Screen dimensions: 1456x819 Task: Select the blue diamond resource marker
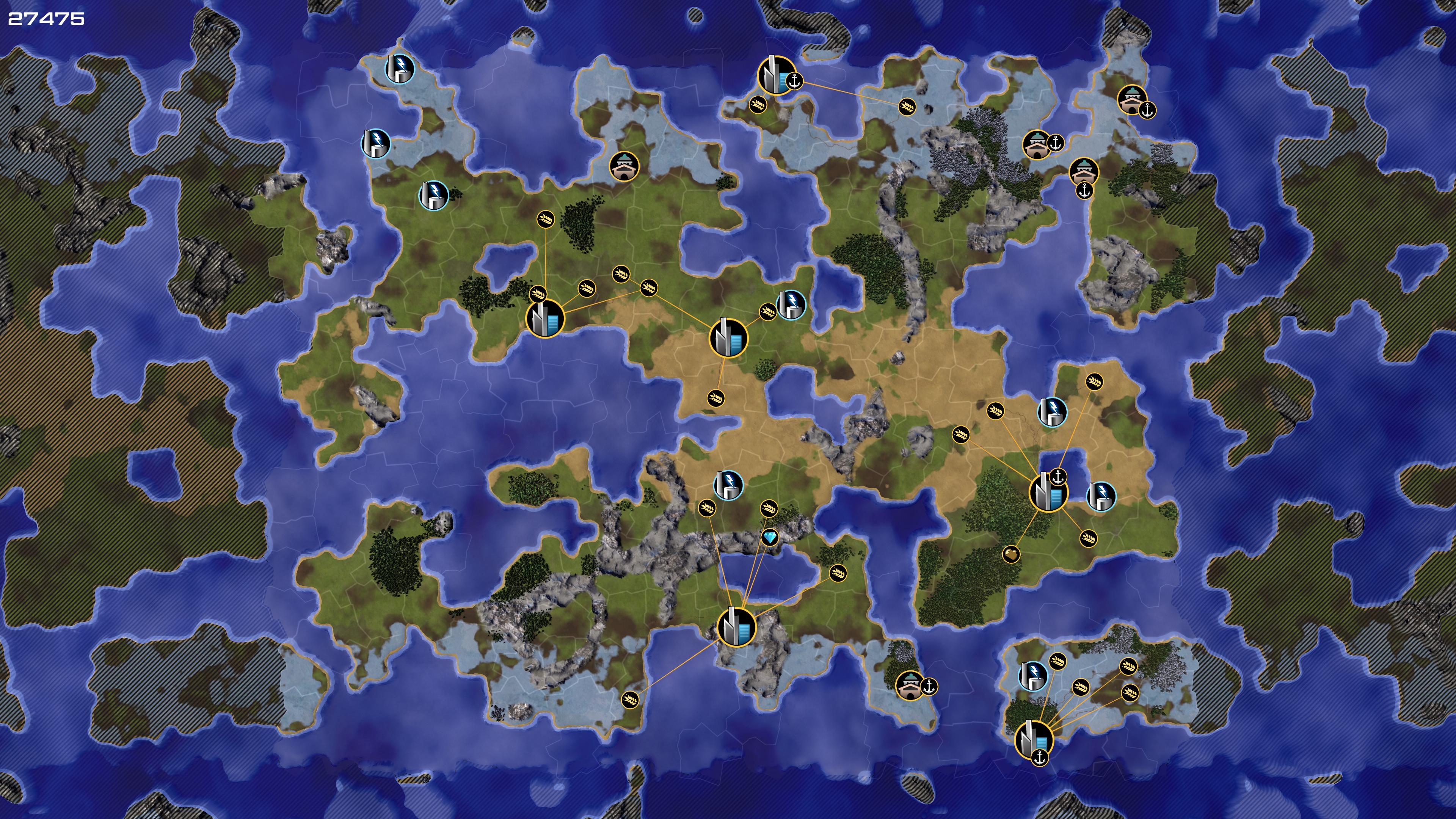tap(770, 537)
